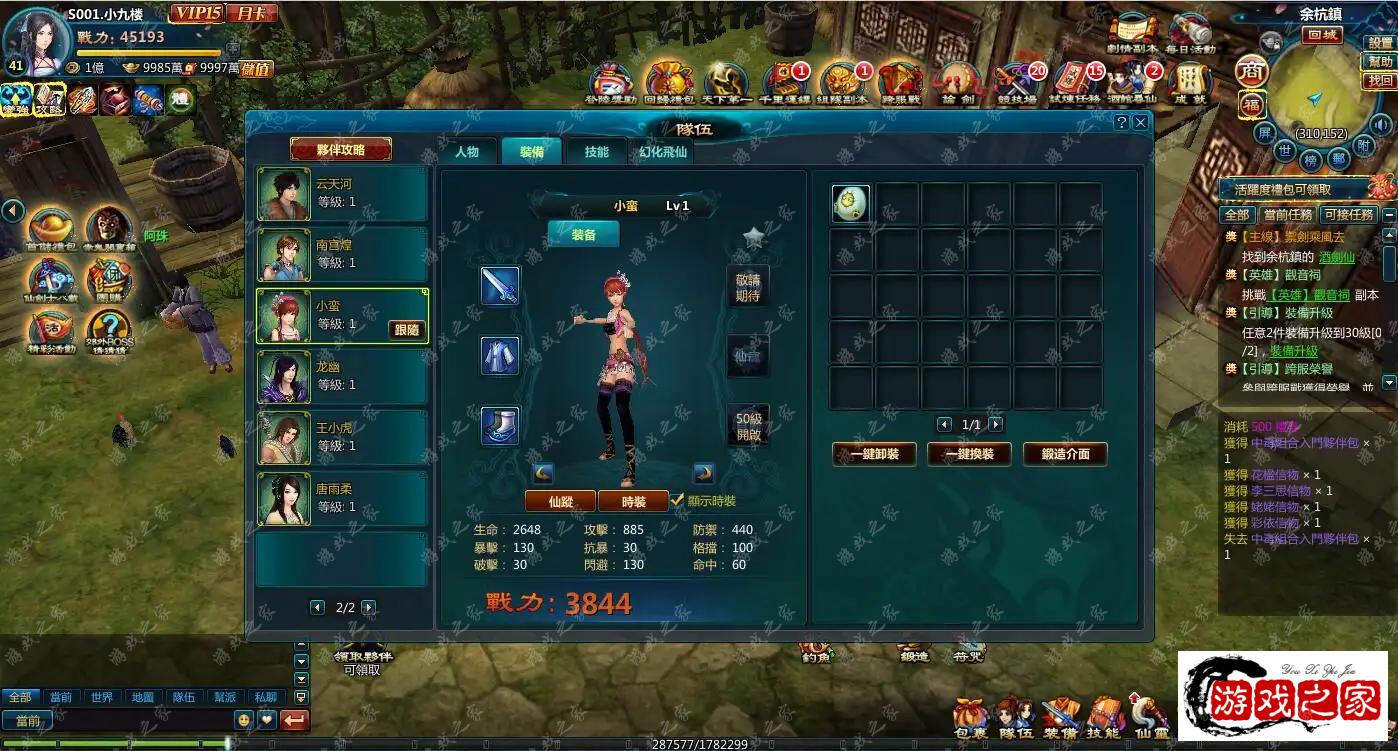The height and width of the screenshot is (751, 1398).
Task: Select companion 云天河 in the list
Action: coord(342,194)
